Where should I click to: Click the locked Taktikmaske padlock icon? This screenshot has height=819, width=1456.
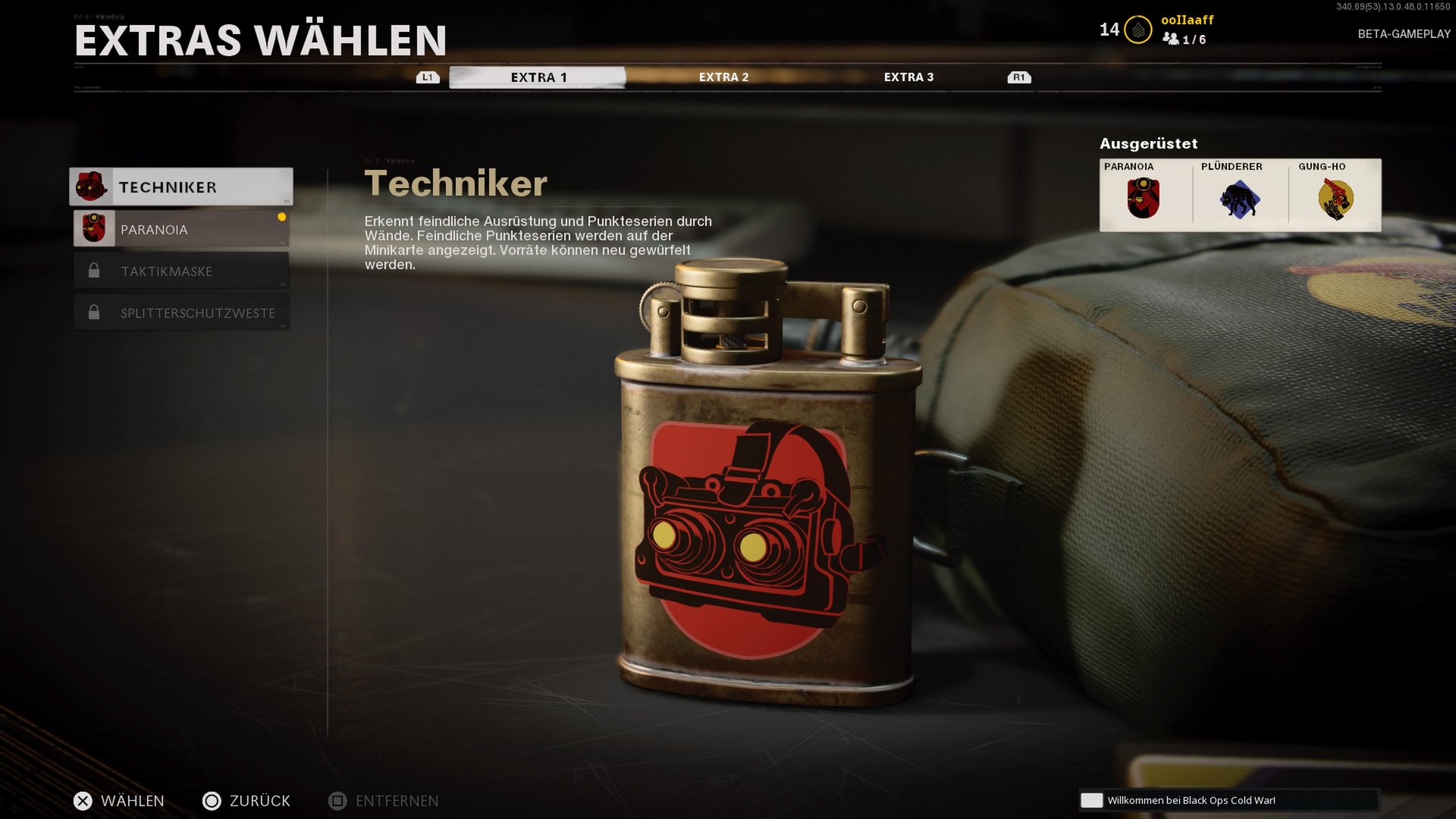[94, 270]
